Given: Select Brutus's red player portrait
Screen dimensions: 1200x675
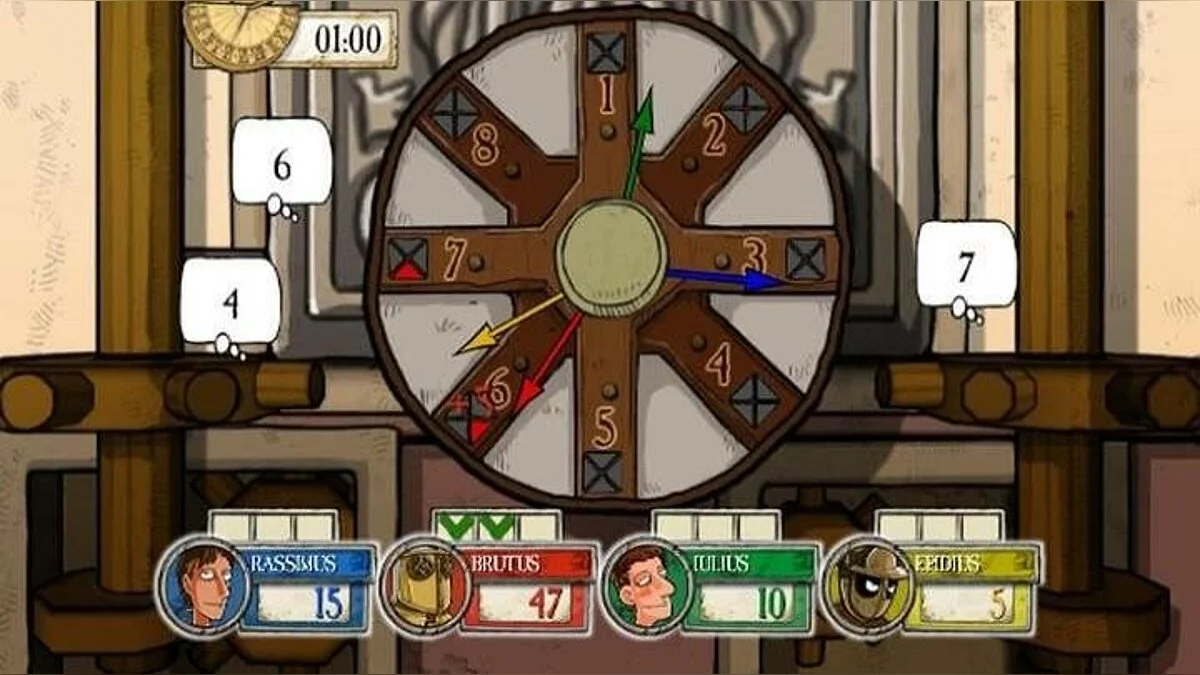Looking at the screenshot, I should pyautogui.click(x=424, y=587).
